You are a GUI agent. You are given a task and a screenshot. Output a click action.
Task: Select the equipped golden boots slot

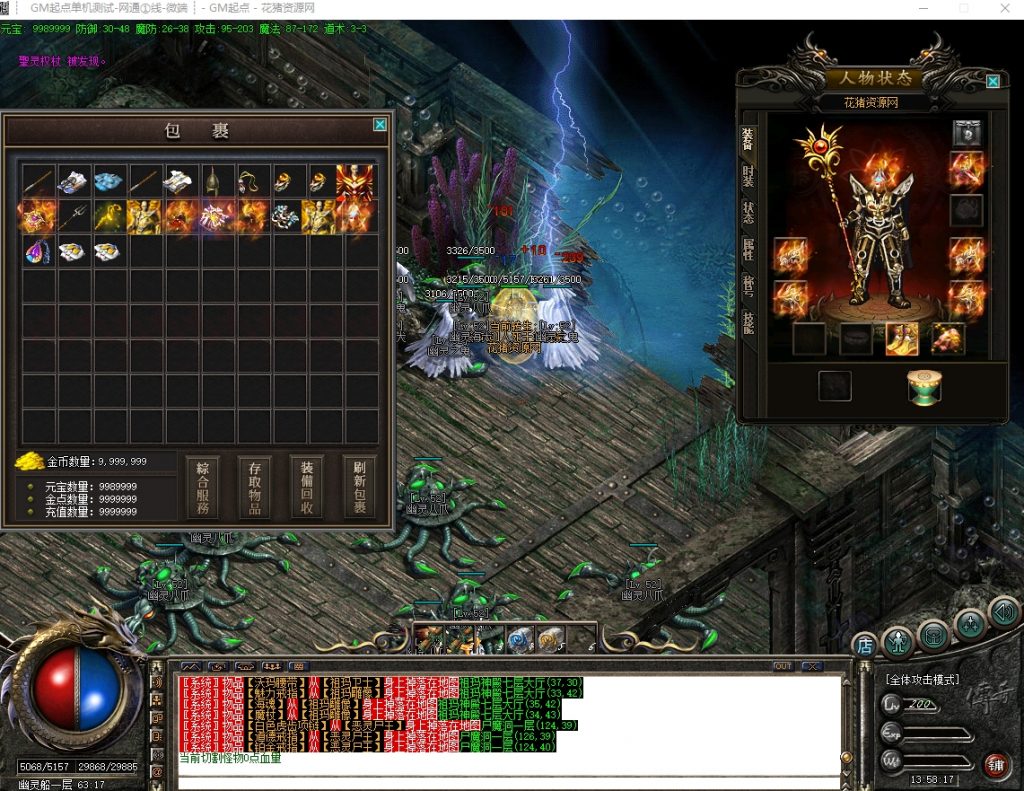click(x=902, y=339)
